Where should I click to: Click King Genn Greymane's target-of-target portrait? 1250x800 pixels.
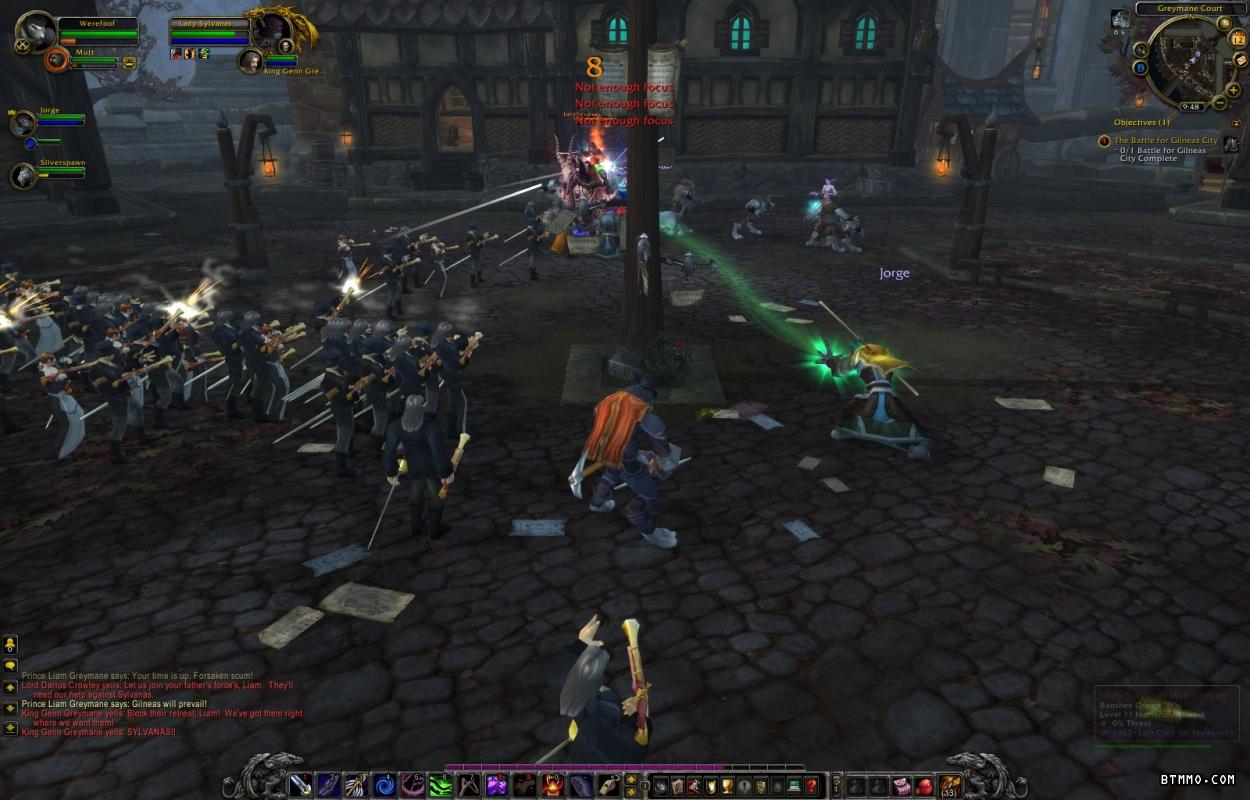pyautogui.click(x=249, y=62)
